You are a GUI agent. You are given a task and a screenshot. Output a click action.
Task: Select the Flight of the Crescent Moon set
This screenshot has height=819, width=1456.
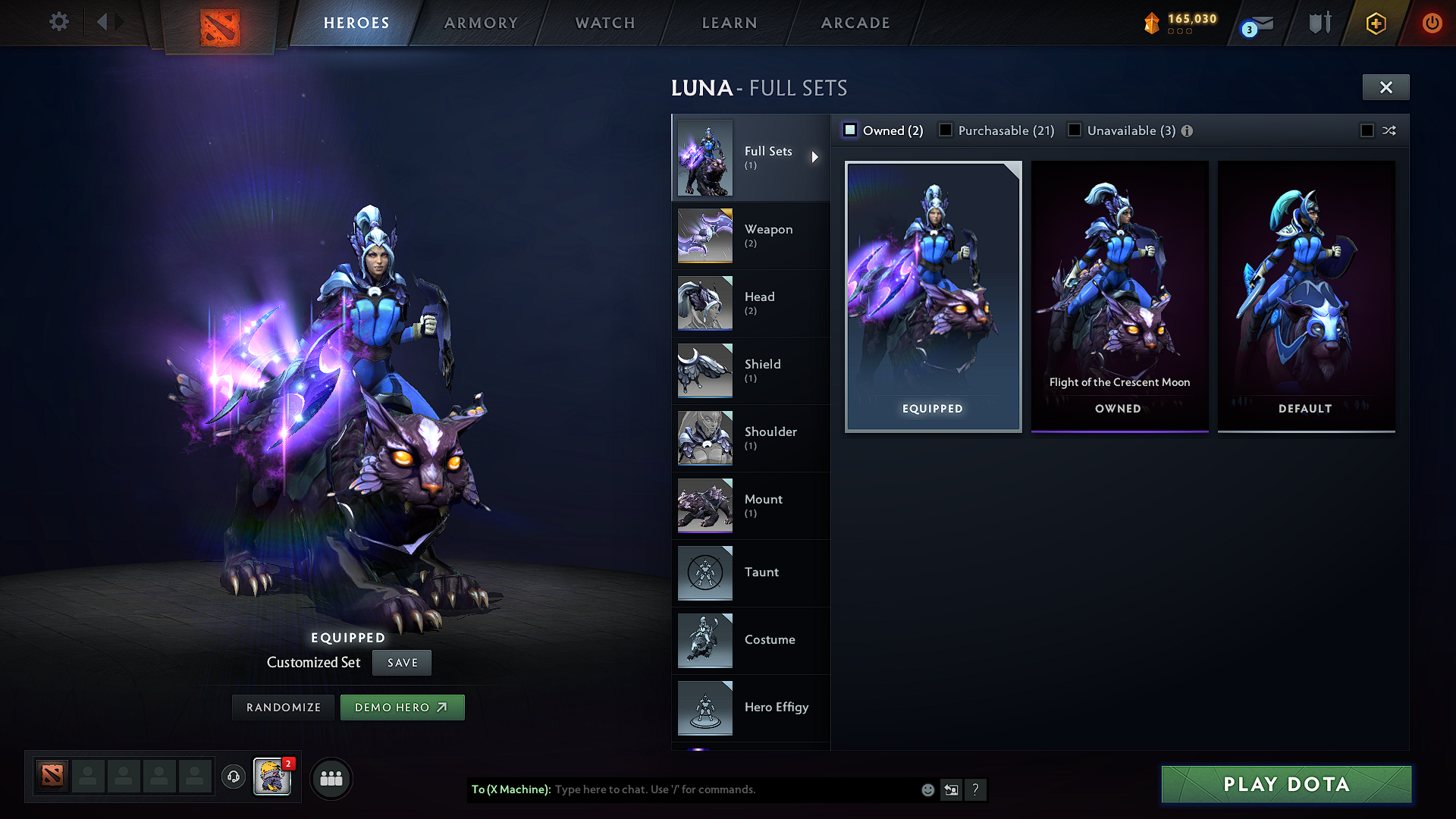click(x=1120, y=296)
